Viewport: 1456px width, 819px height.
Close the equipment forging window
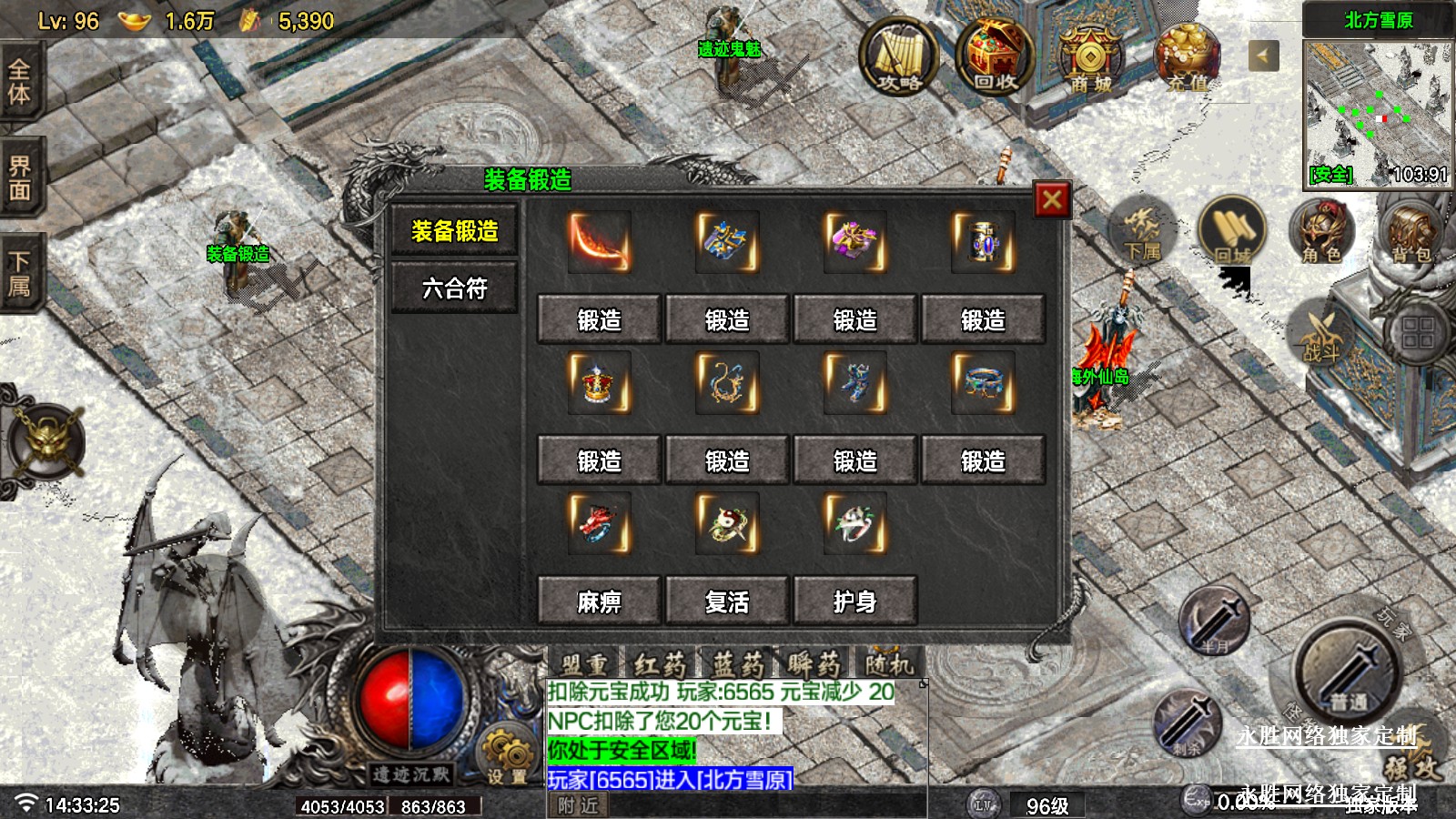(x=1052, y=199)
